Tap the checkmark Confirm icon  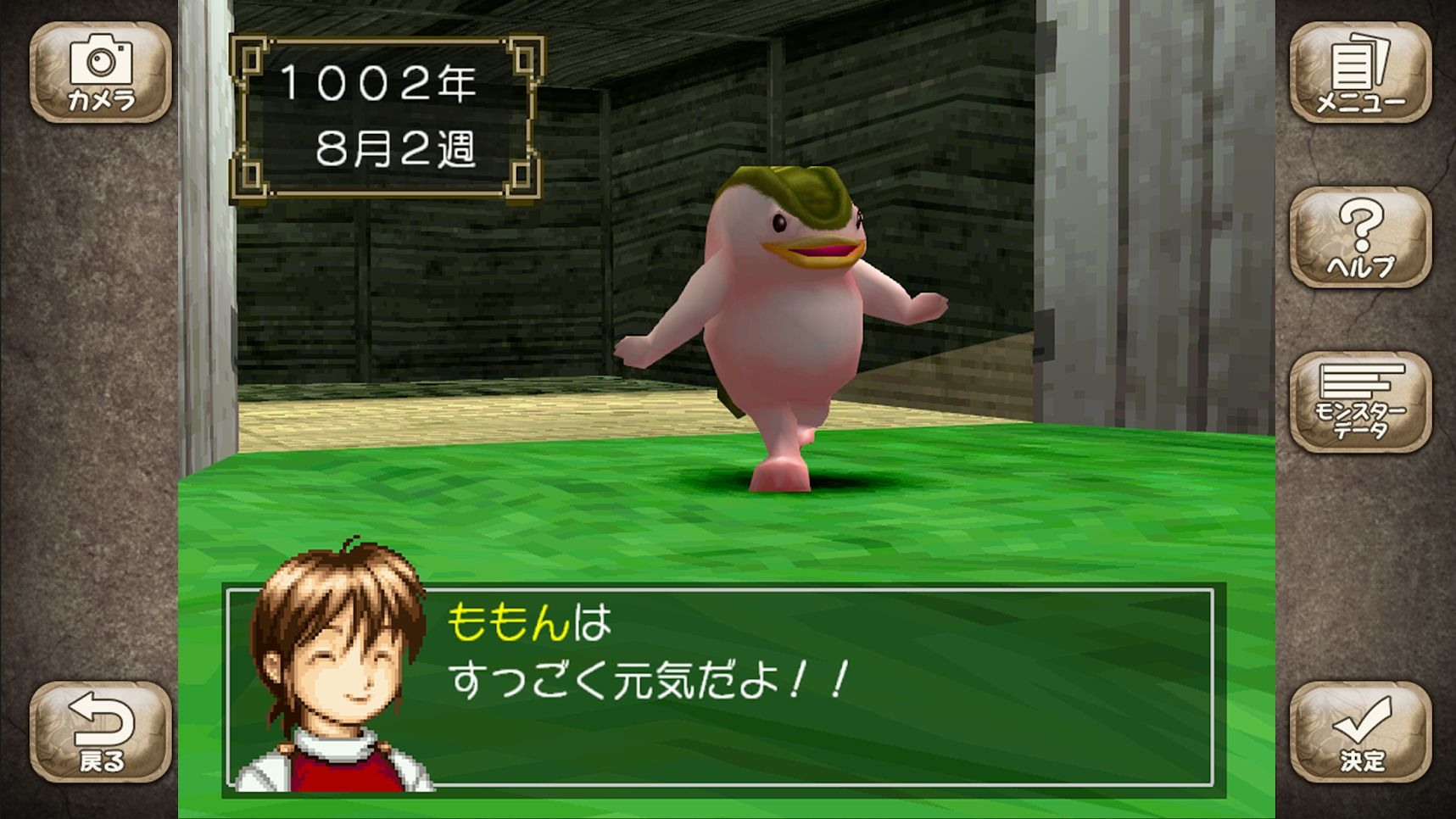point(1360,733)
